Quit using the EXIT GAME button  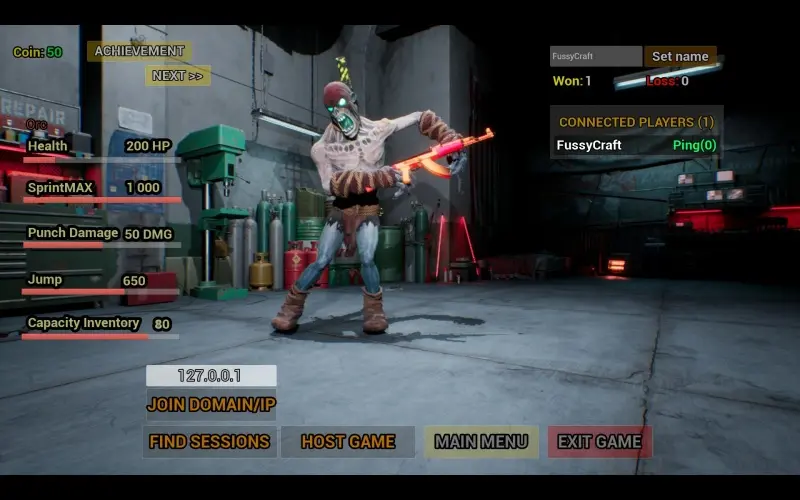coord(599,442)
